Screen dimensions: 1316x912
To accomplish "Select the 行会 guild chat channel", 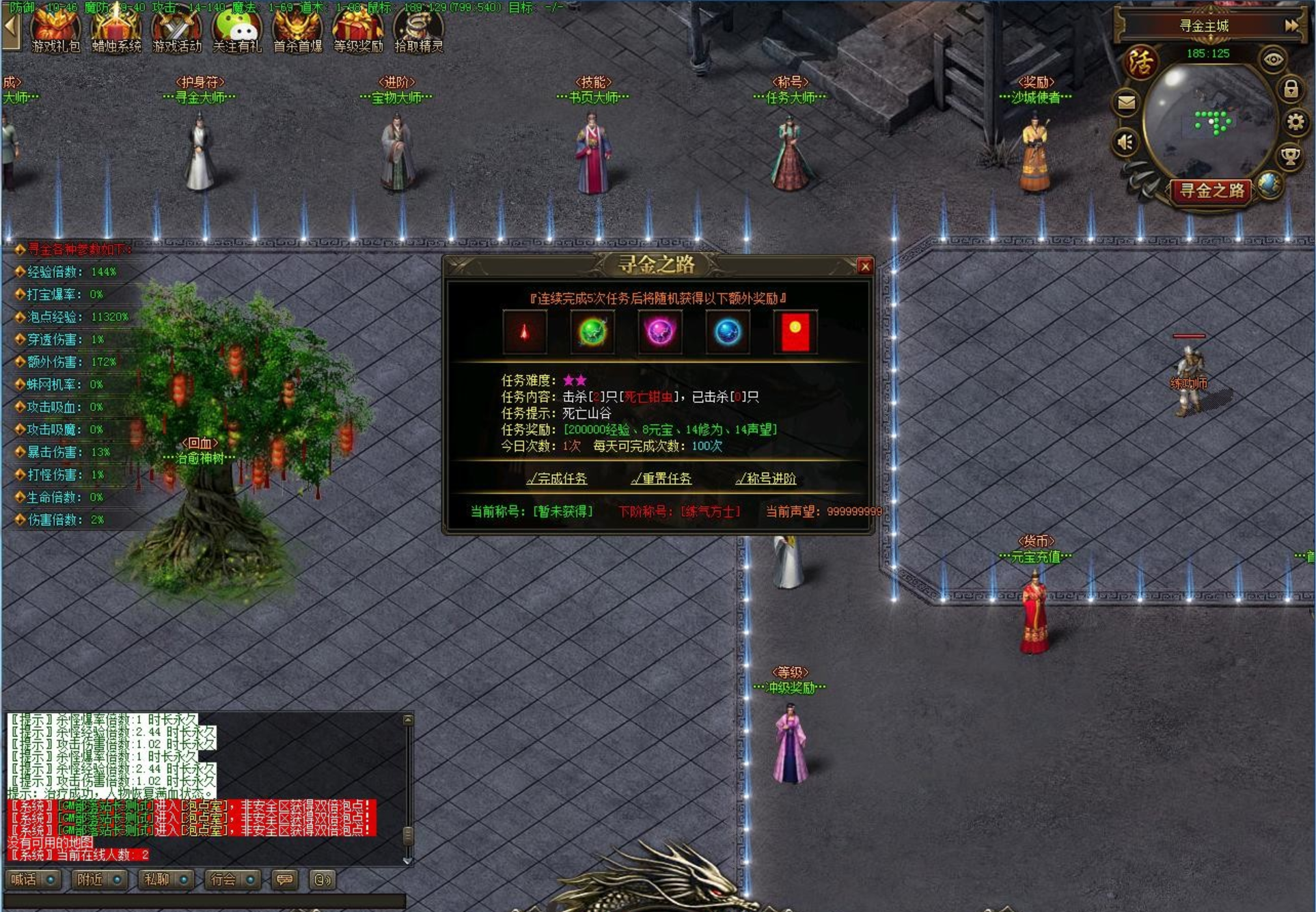I will pyautogui.click(x=223, y=879).
